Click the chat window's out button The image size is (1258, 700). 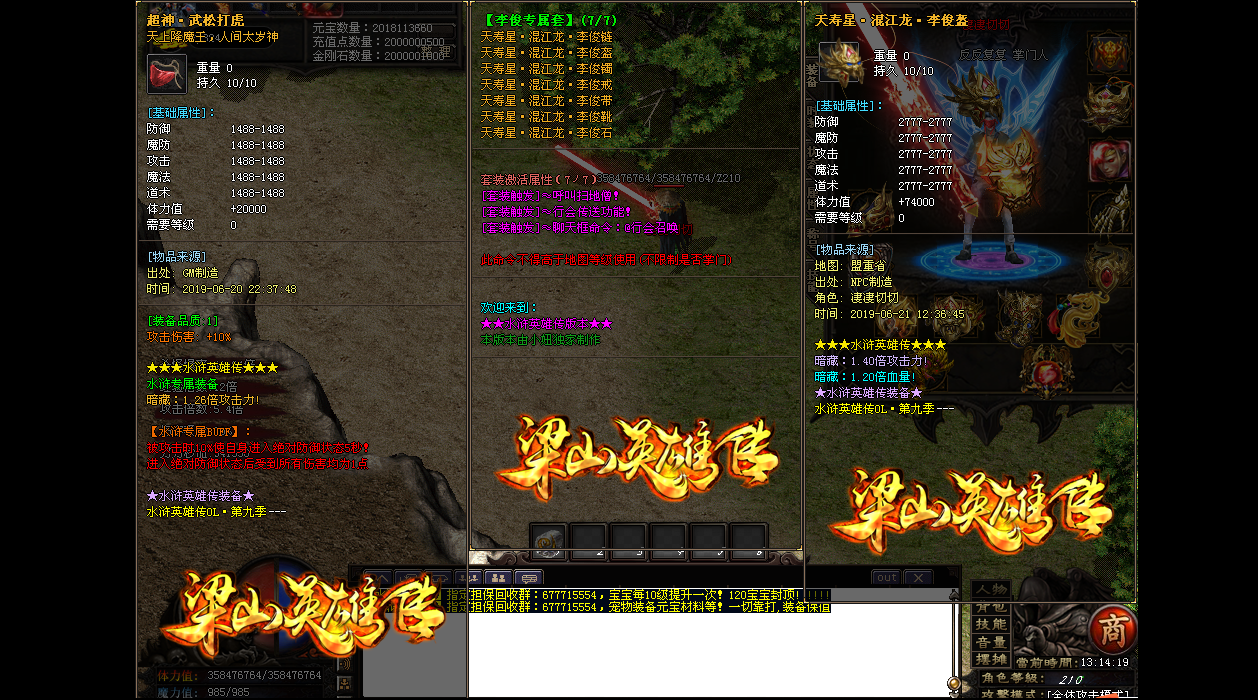(886, 577)
